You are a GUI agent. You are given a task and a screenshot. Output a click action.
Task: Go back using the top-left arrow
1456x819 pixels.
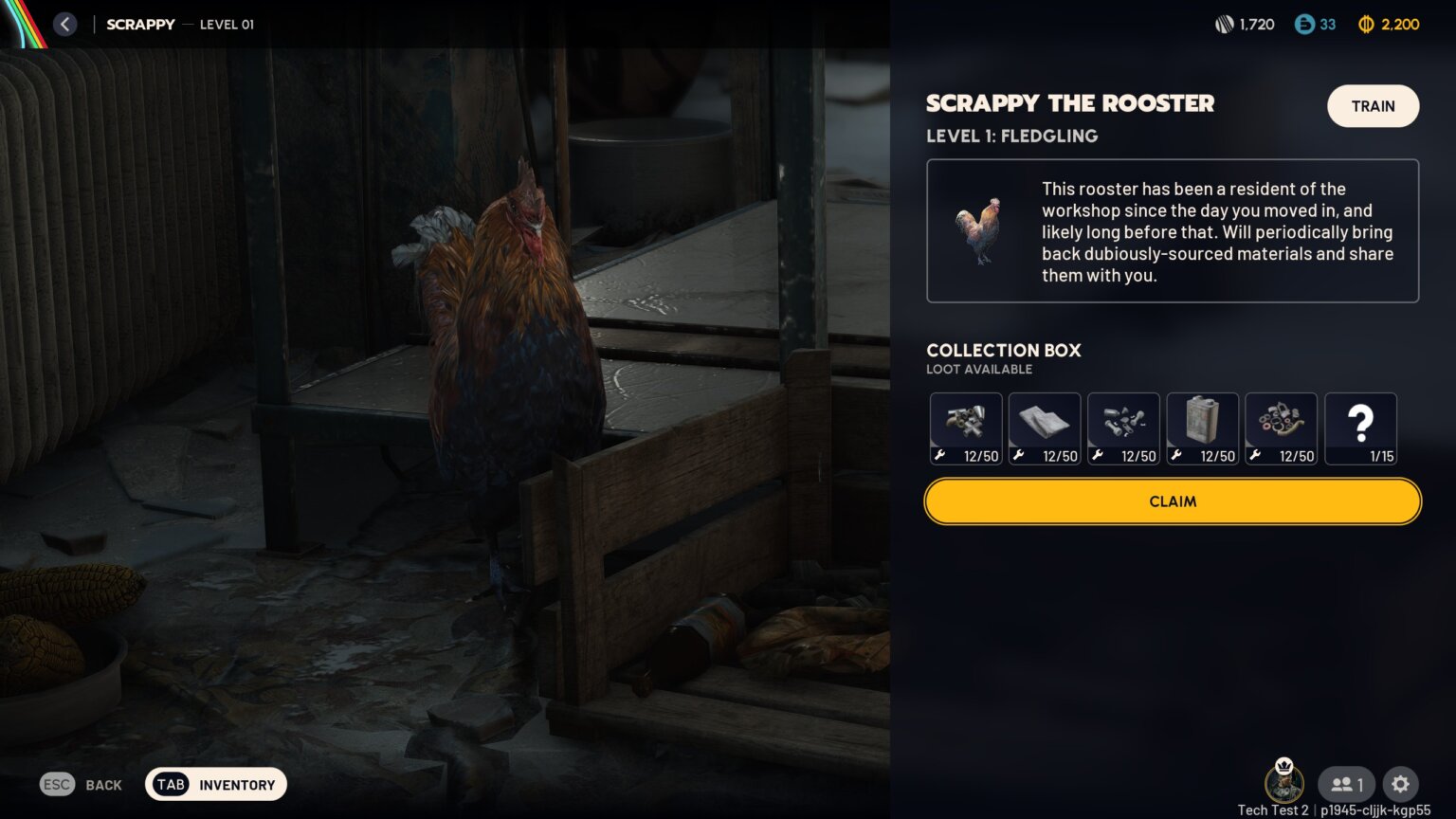click(x=64, y=25)
